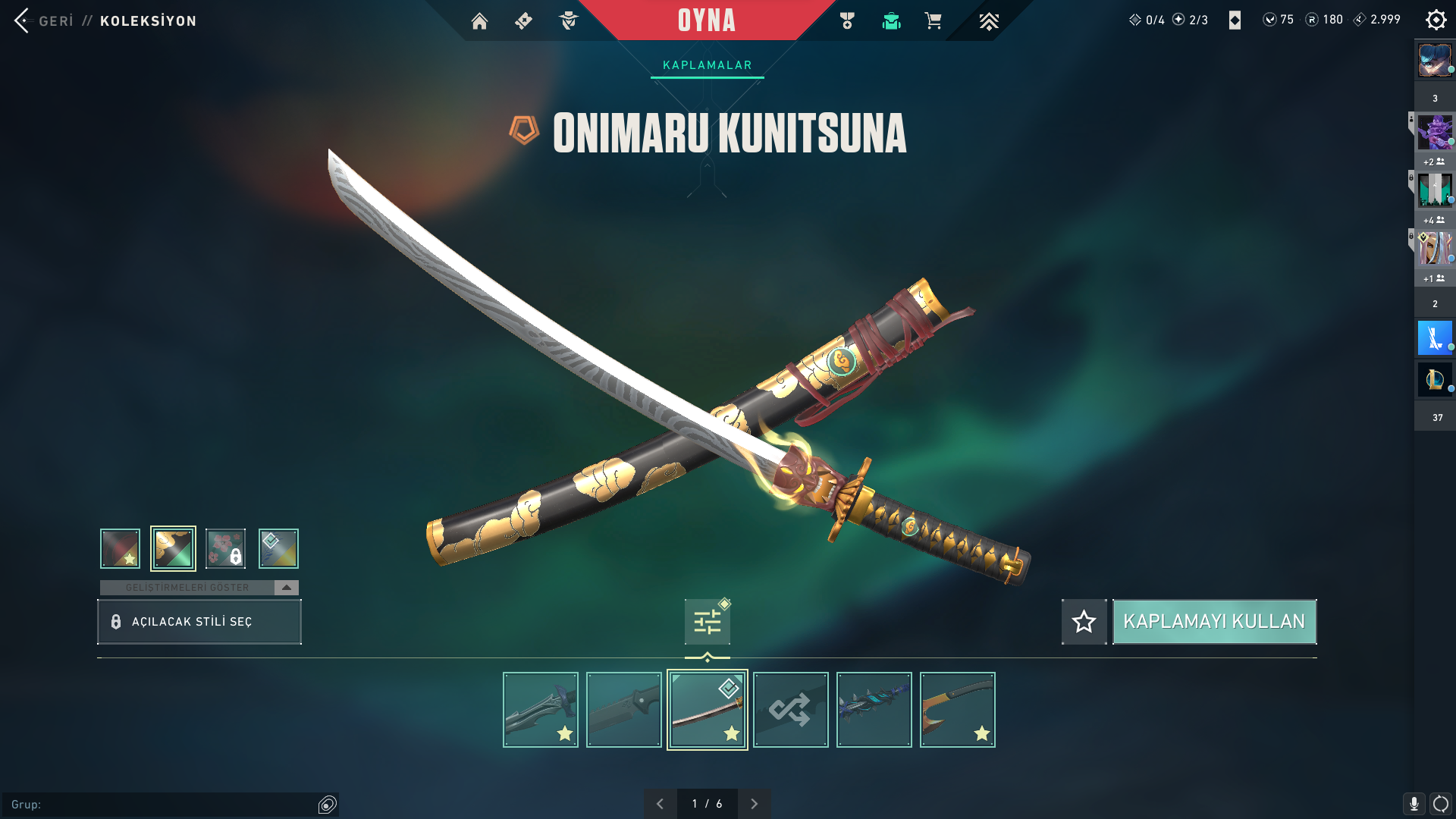The height and width of the screenshot is (819, 1456).
Task: Go back using the Geri arrow
Action: [x=21, y=20]
